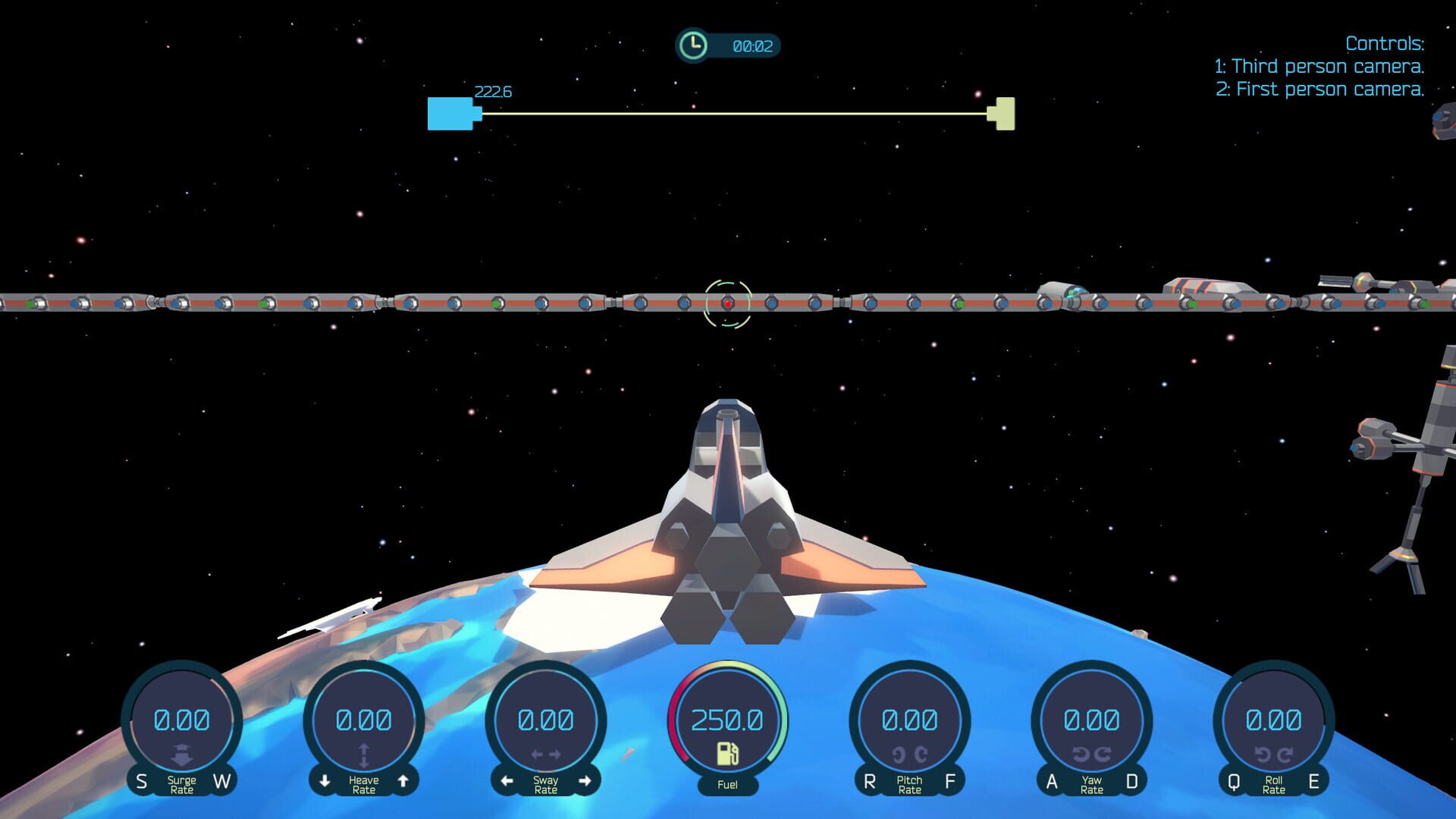Viewport: 1456px width, 819px height.
Task: Open the Third person camera option
Action: pos(1319,66)
